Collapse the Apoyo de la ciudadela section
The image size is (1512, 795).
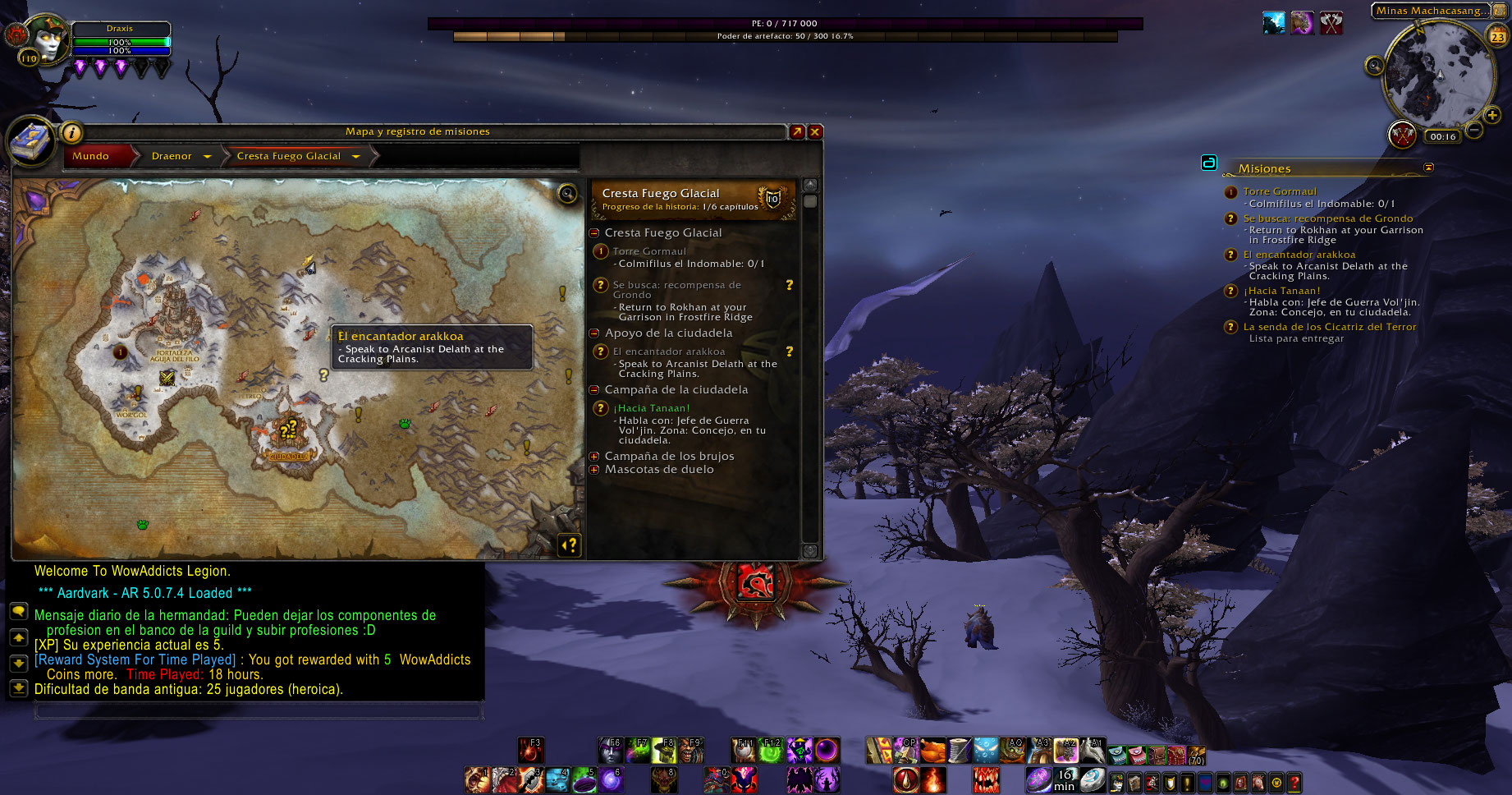click(594, 333)
